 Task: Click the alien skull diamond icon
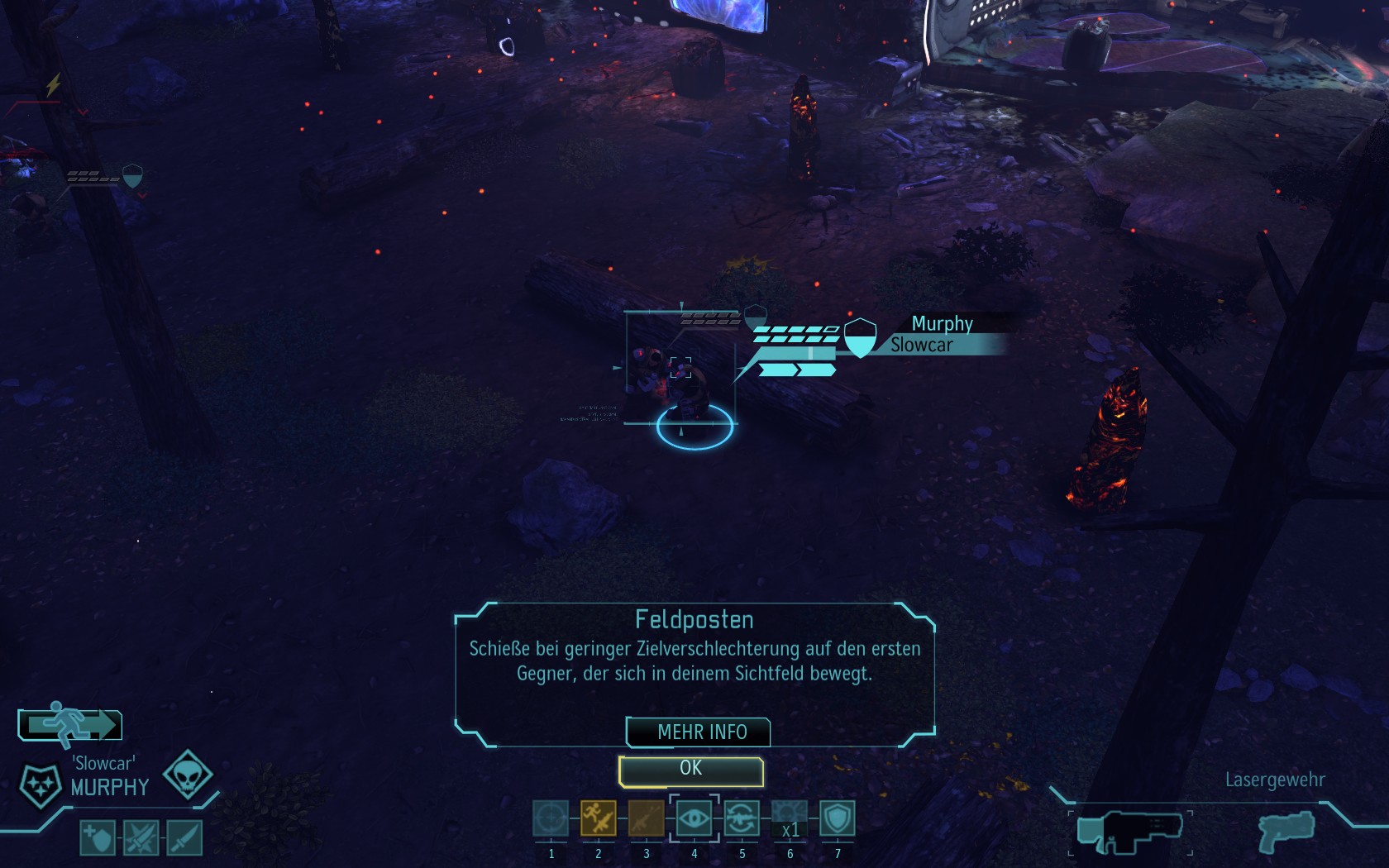coord(188,775)
